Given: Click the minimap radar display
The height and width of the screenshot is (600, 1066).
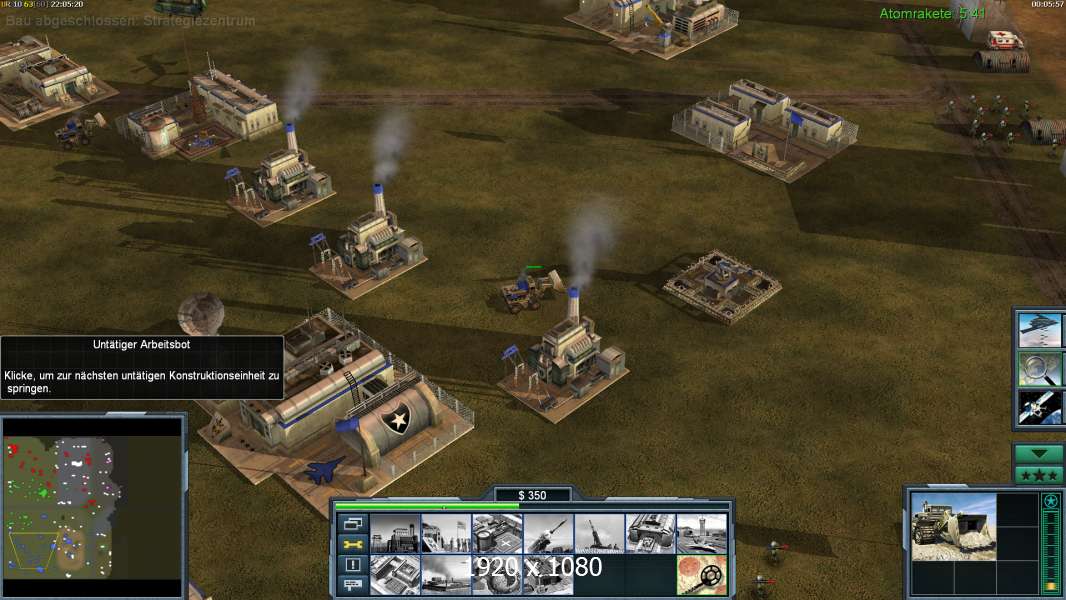Looking at the screenshot, I should (x=92, y=506).
